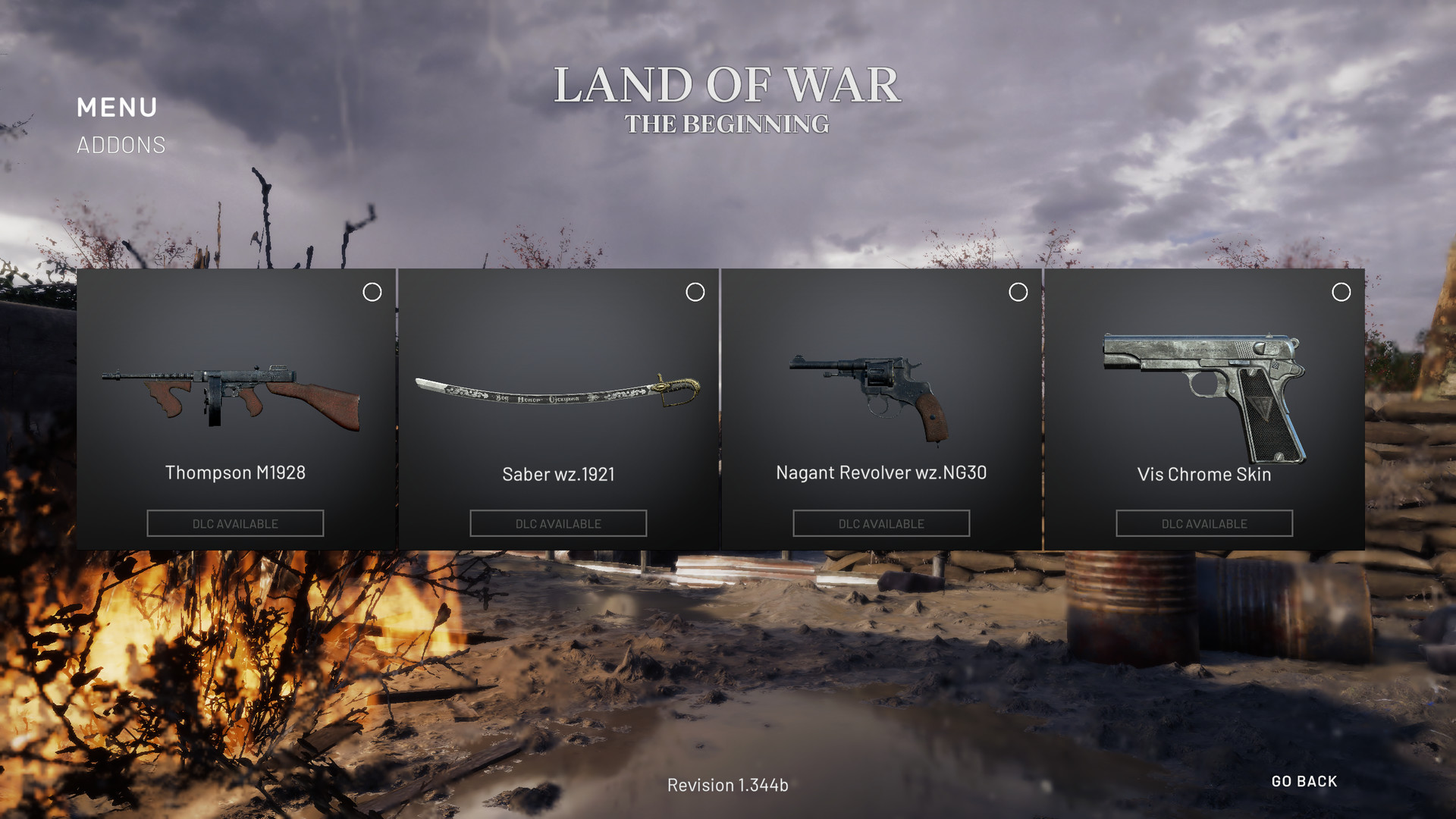Click DLC AVAILABLE under Thompson M1928

pos(234,522)
